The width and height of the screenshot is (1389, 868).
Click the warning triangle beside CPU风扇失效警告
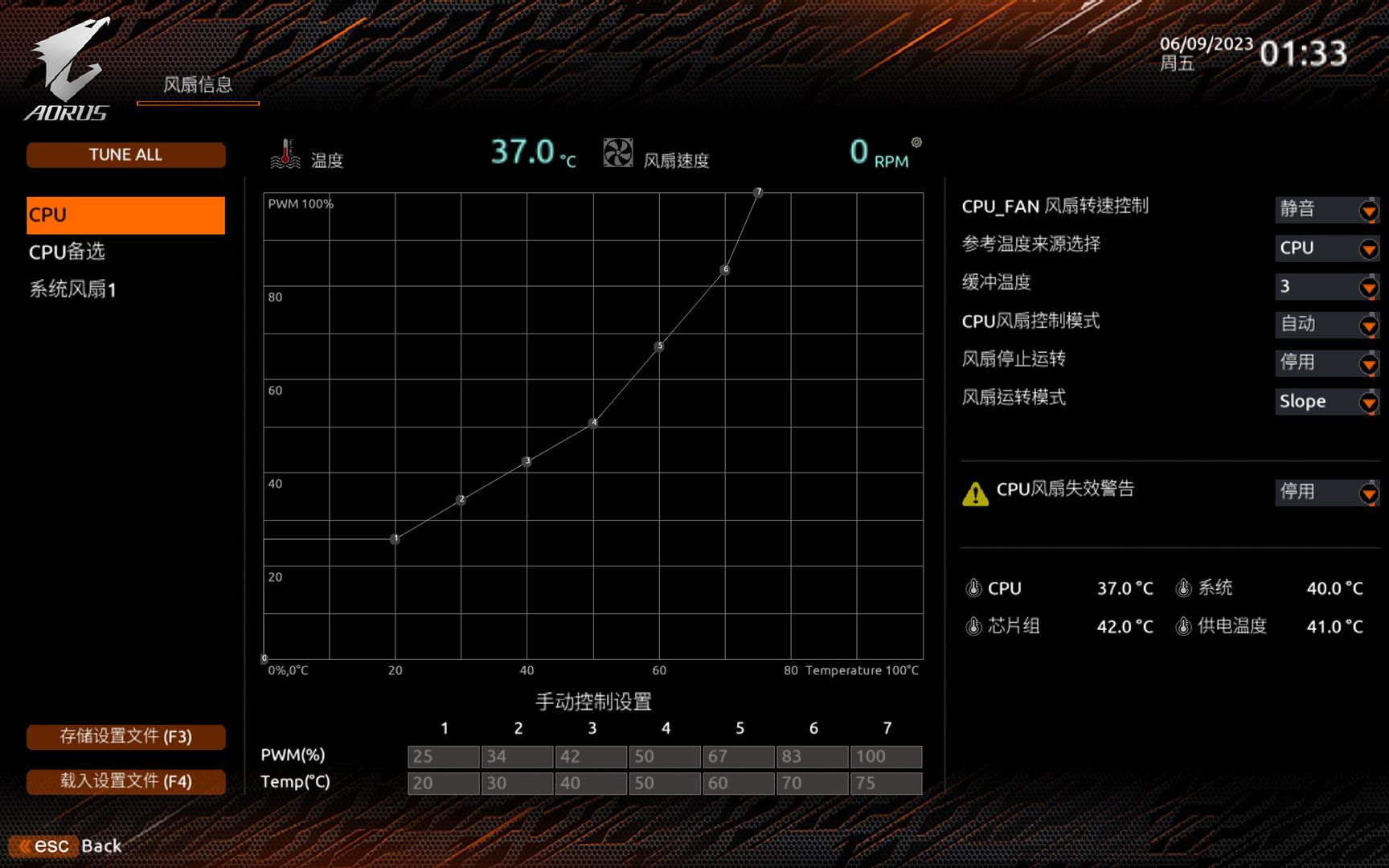pyautogui.click(x=975, y=493)
